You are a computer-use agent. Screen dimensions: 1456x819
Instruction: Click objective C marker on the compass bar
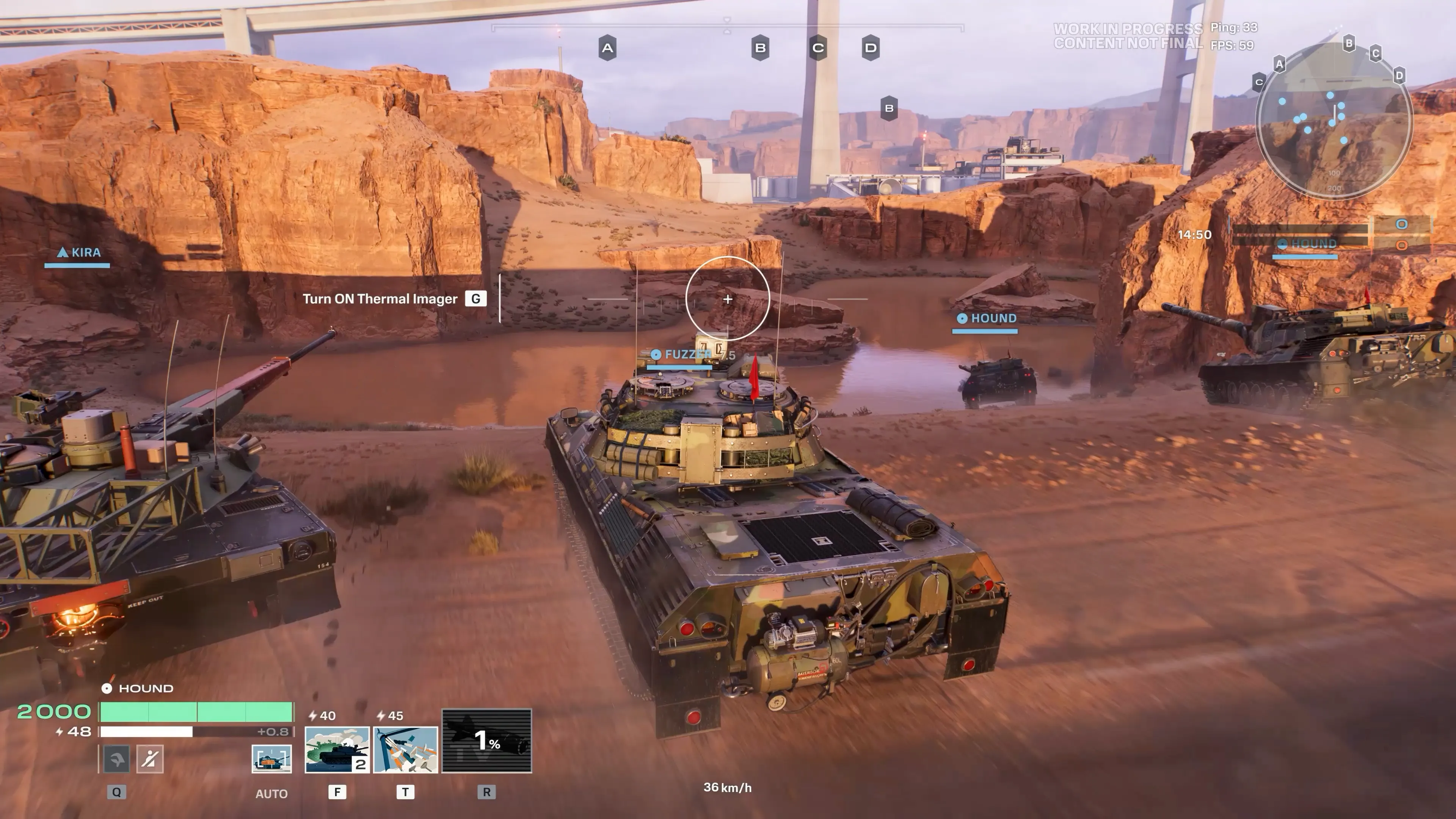pos(818,48)
